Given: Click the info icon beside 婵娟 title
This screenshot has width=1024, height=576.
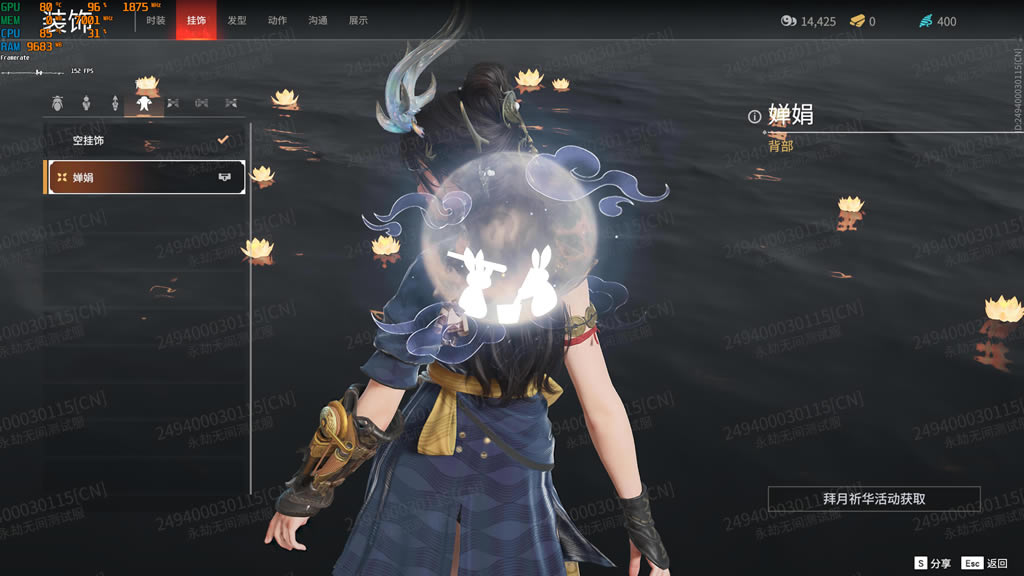Looking at the screenshot, I should (755, 117).
